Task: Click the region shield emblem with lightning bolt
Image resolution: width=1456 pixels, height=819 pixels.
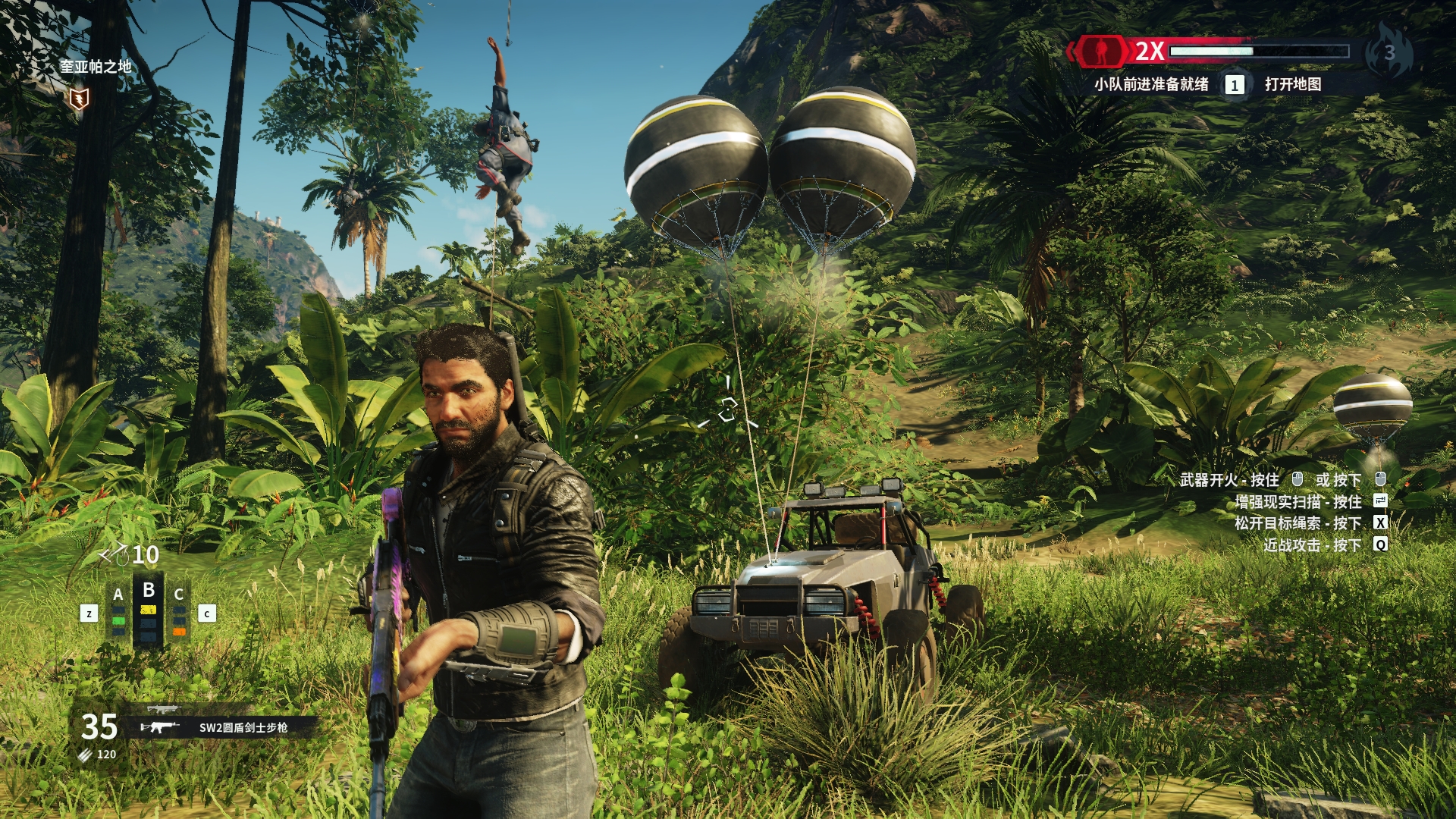Action: pyautogui.click(x=79, y=98)
